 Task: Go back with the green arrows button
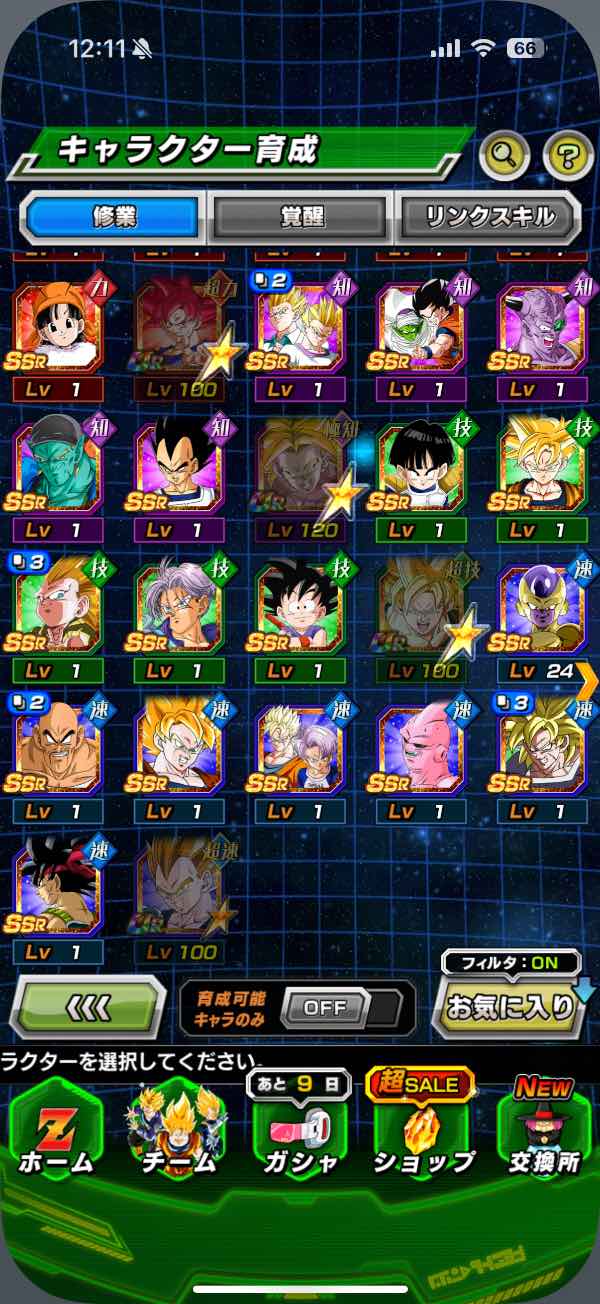point(88,1006)
